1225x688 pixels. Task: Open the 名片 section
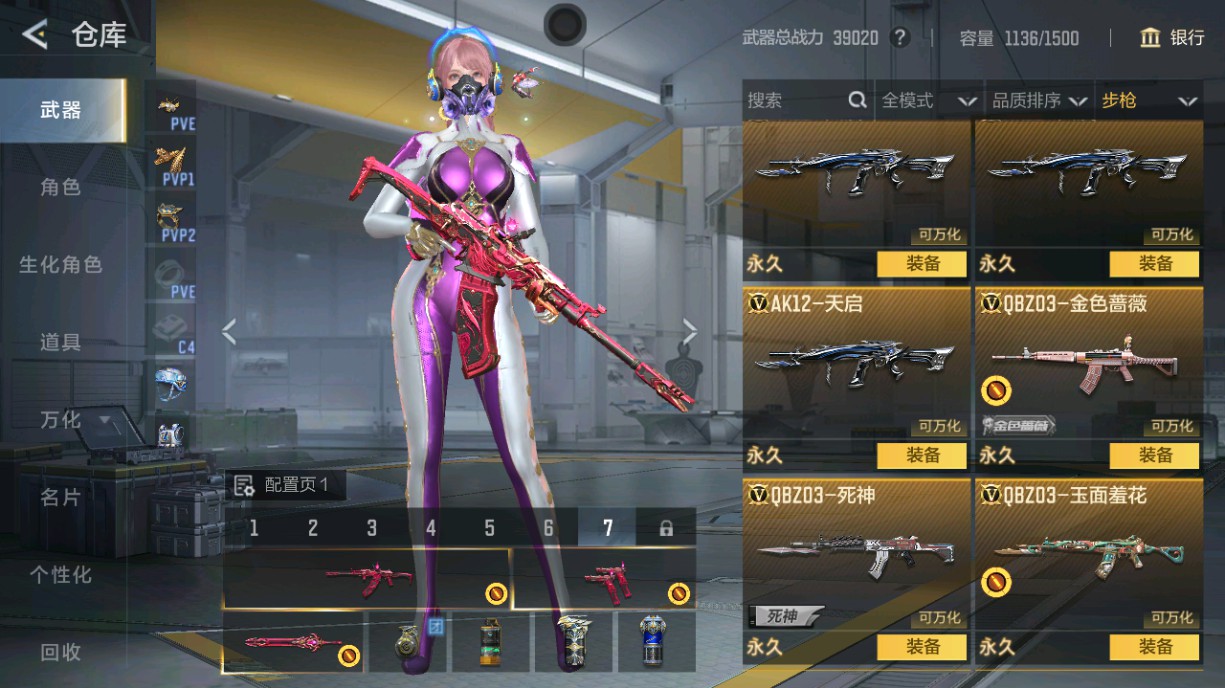coord(61,497)
